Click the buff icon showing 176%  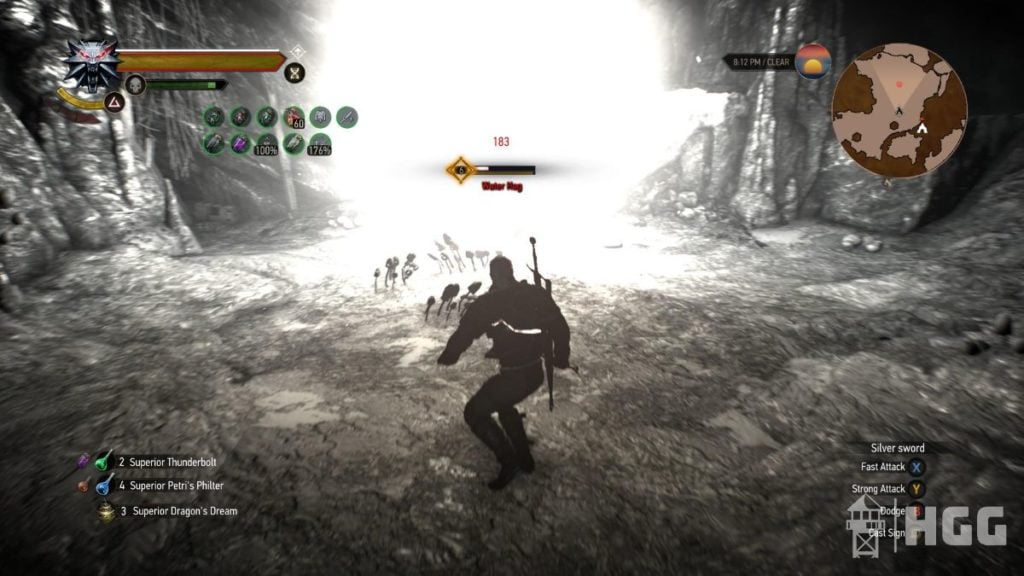[x=320, y=144]
